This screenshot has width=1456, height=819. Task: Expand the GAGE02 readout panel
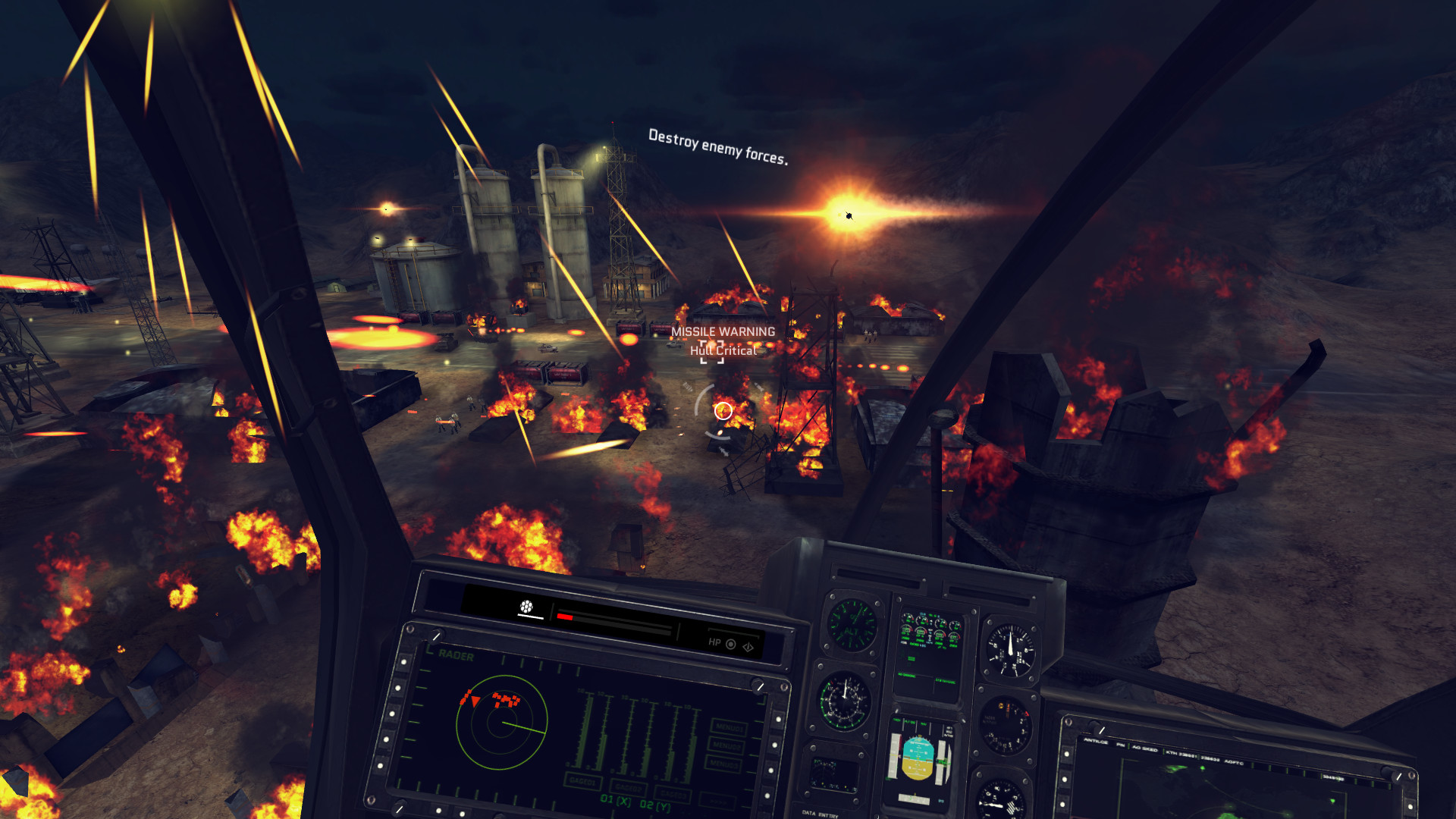[627, 789]
